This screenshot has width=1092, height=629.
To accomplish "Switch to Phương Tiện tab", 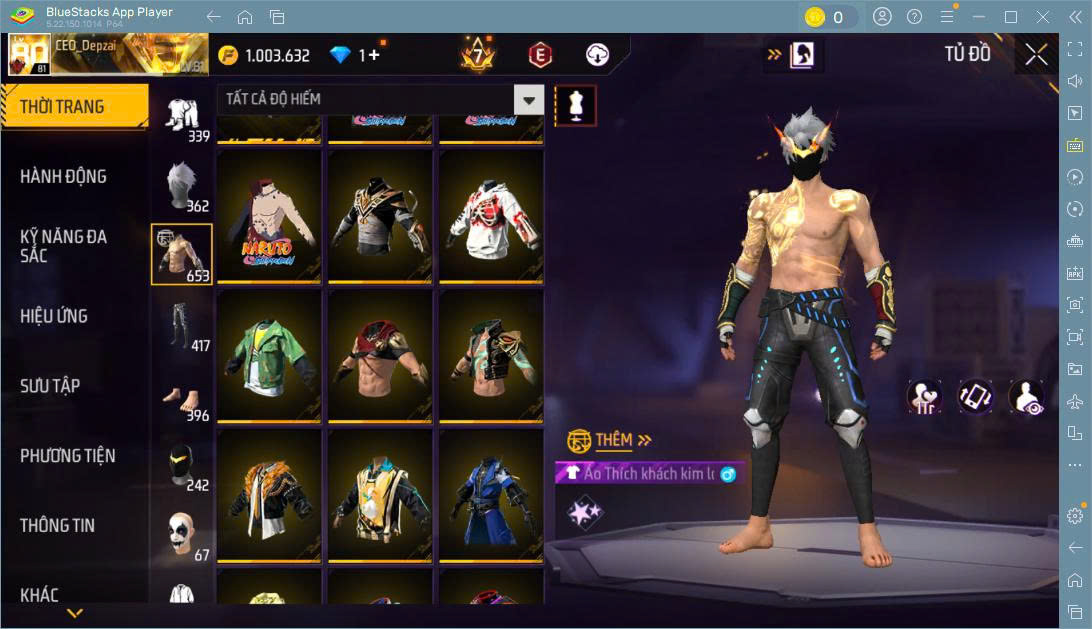I will (x=67, y=456).
